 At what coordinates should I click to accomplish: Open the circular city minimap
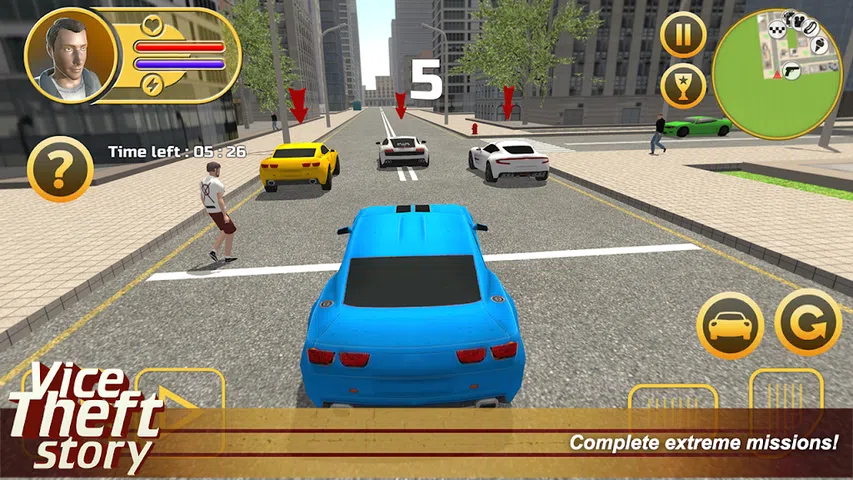click(776, 74)
